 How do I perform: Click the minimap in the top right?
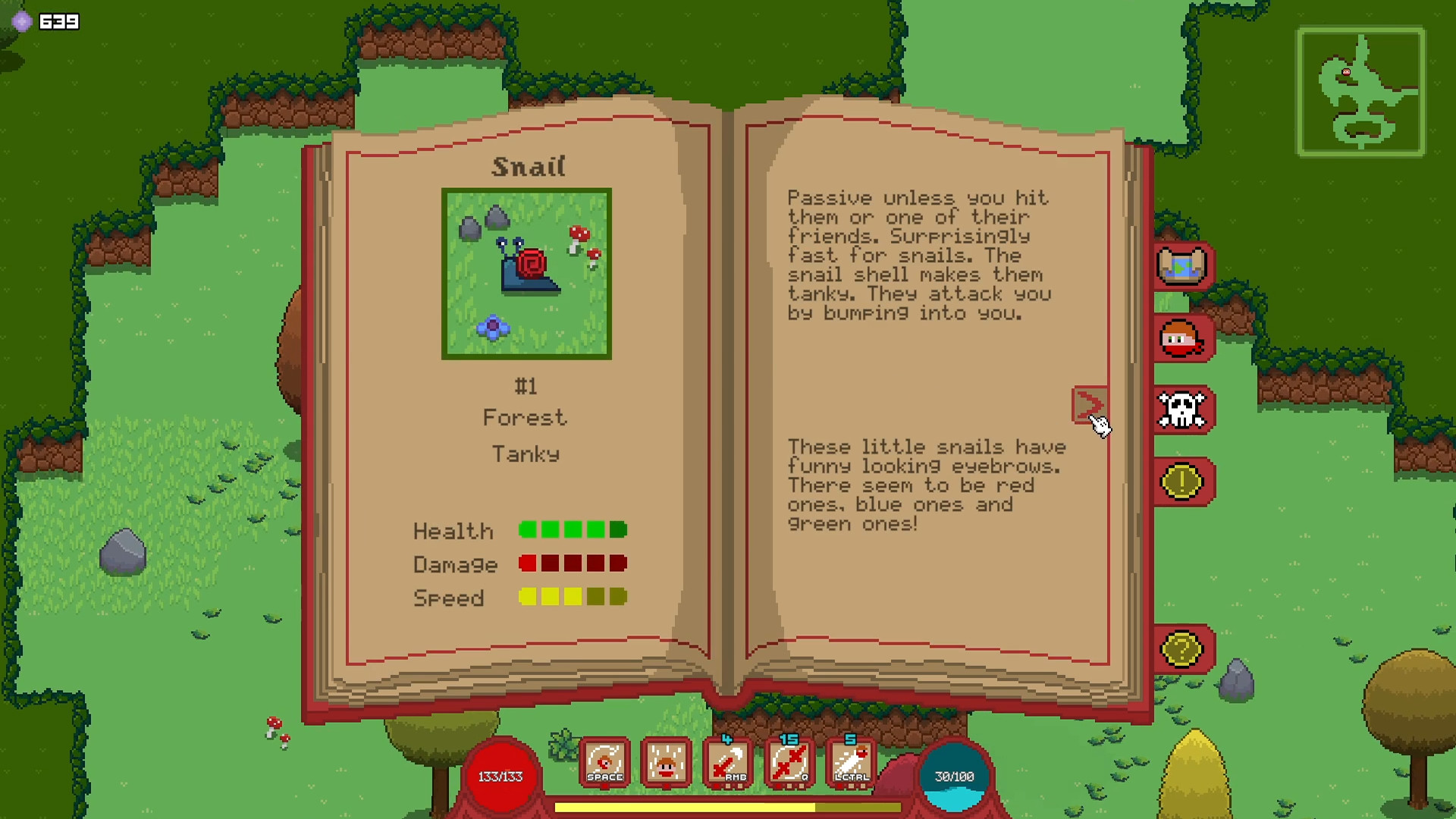pyautogui.click(x=1361, y=91)
